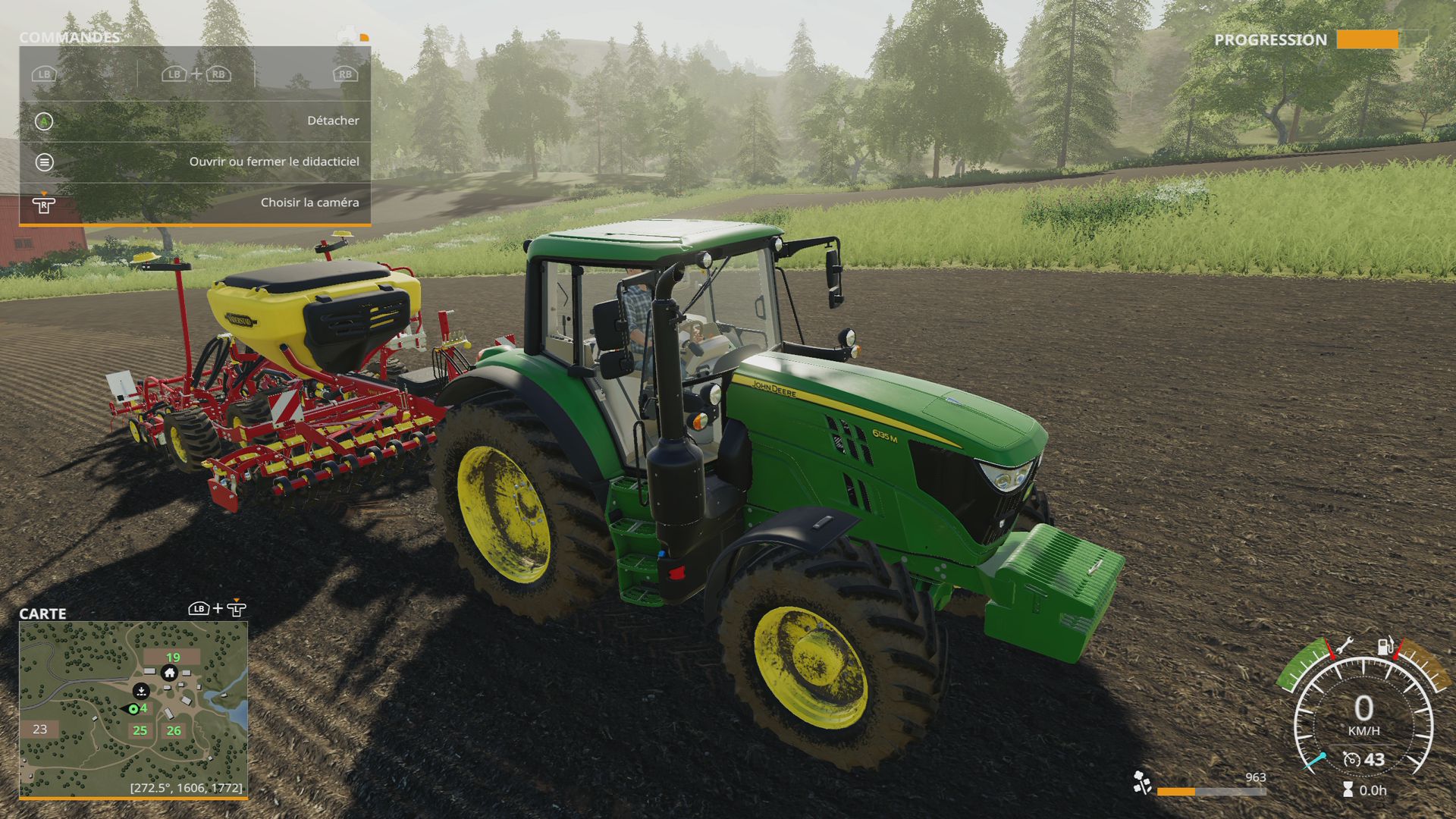Select Ouvrir ou fermer le didacticiel
1456x819 pixels.
tap(275, 162)
